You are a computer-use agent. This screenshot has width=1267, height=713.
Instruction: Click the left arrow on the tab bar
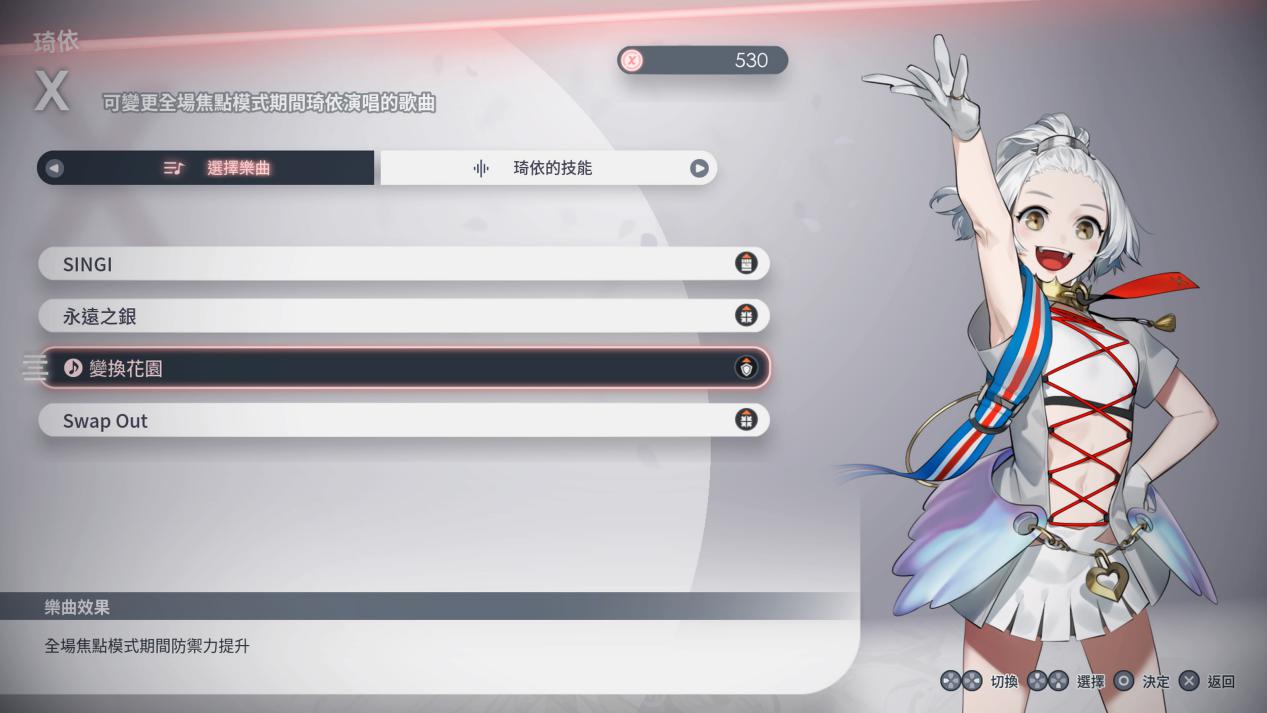55,168
